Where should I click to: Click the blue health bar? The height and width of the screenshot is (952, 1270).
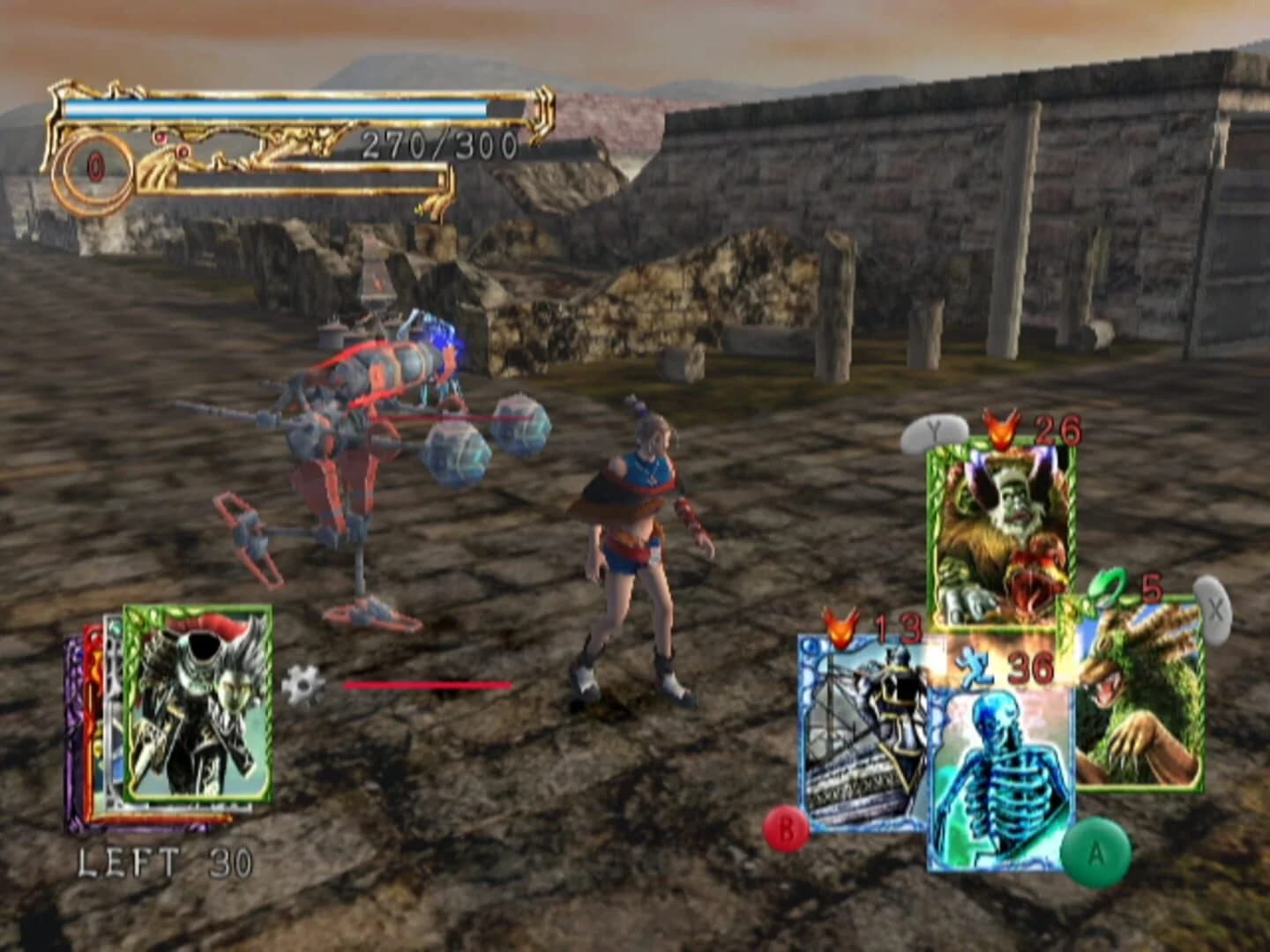(273, 106)
